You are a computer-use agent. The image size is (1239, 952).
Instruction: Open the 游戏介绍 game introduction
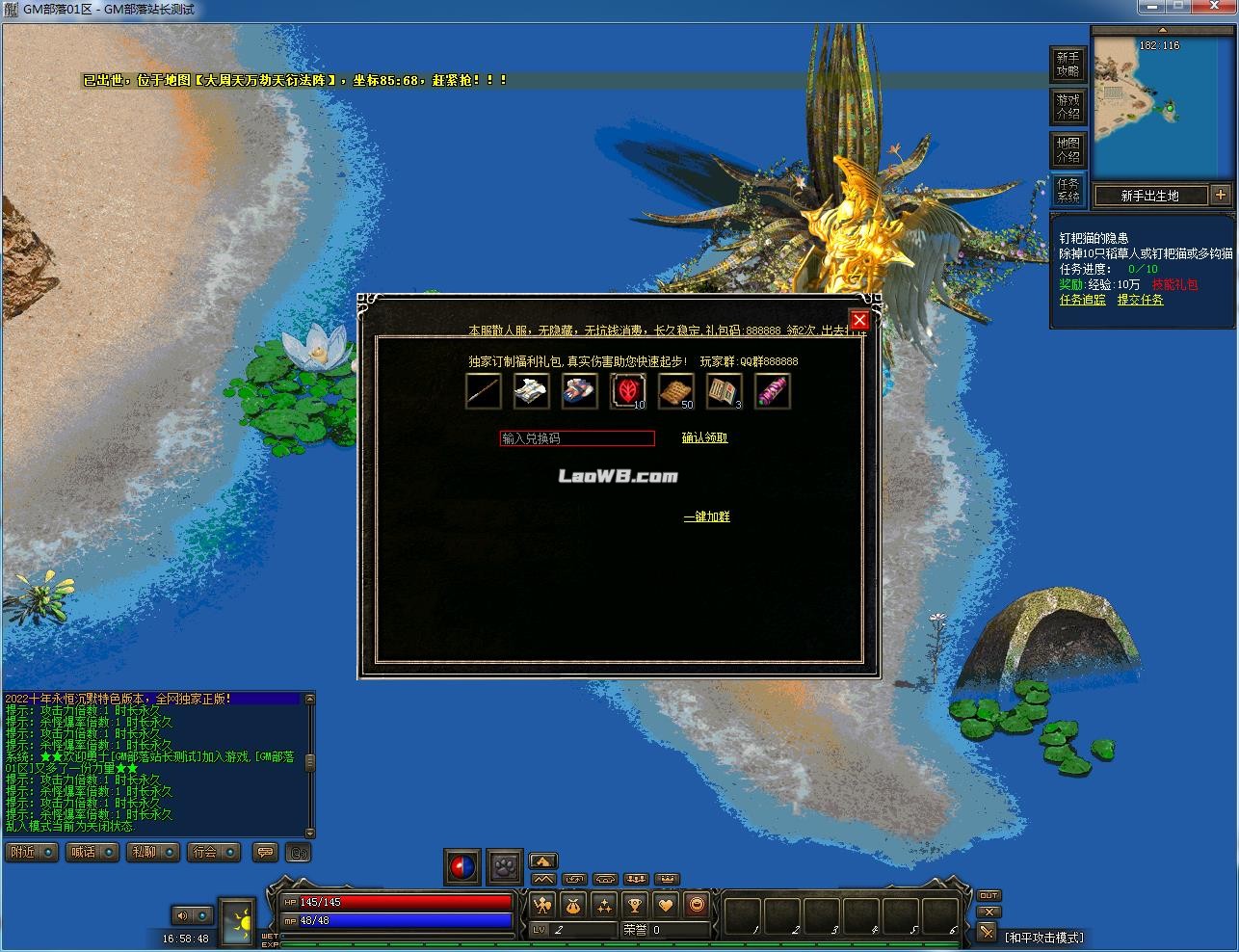click(1068, 107)
